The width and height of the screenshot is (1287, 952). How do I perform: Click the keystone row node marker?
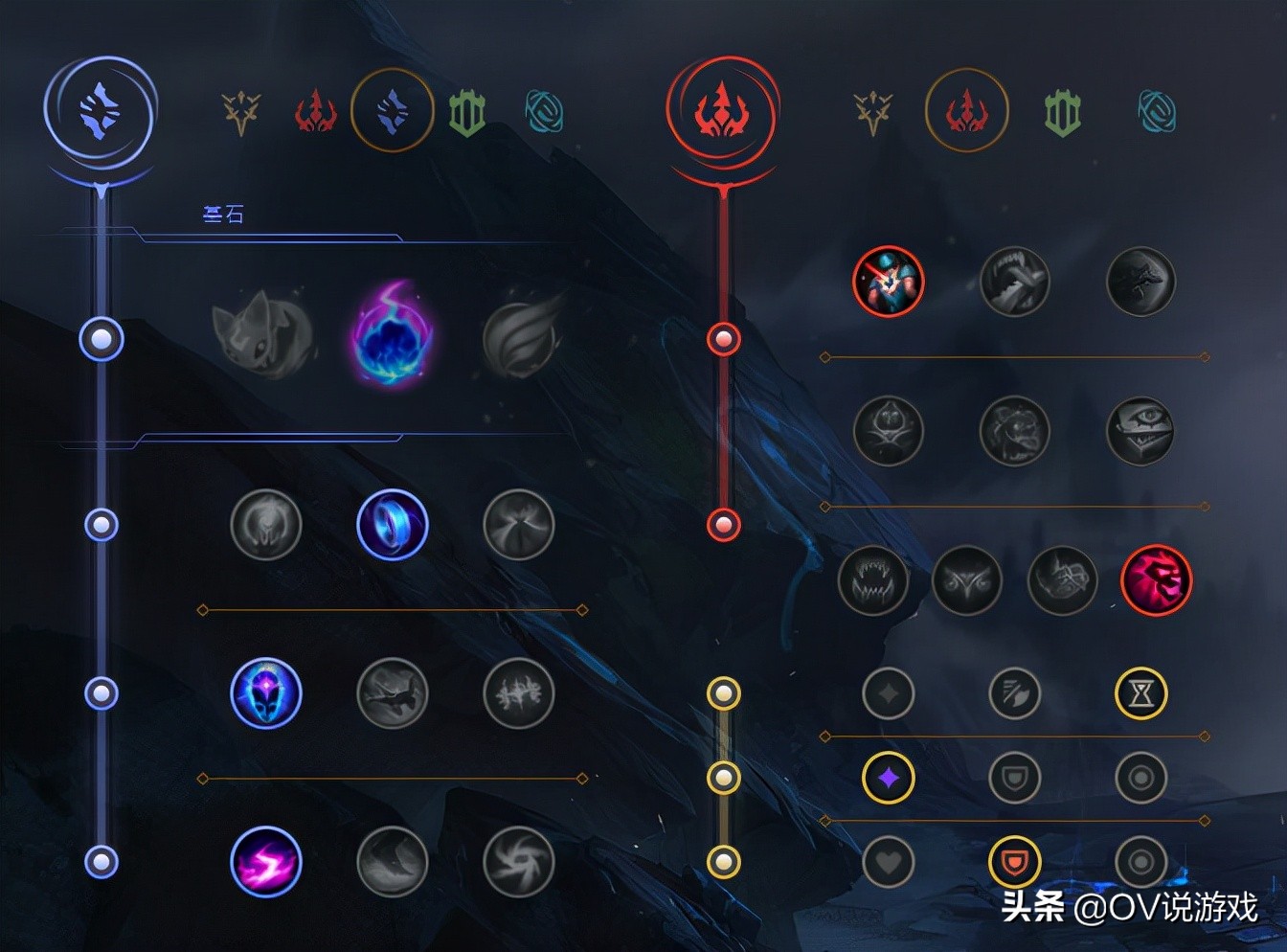tap(101, 339)
